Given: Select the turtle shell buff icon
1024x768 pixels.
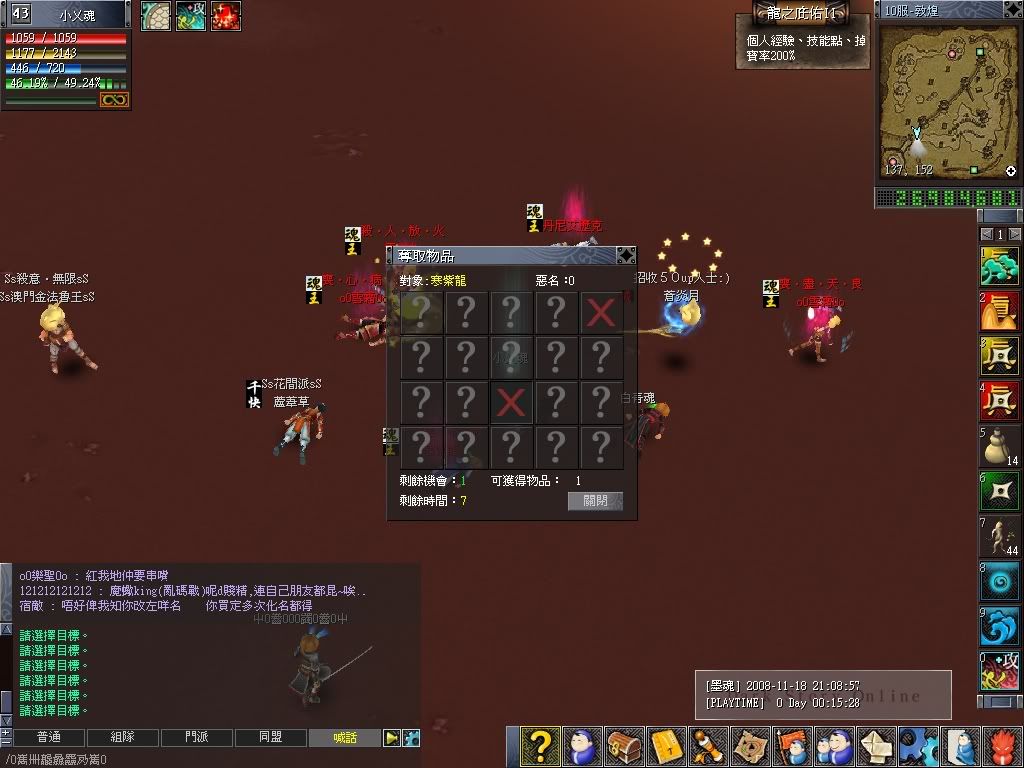Looking at the screenshot, I should [155, 16].
